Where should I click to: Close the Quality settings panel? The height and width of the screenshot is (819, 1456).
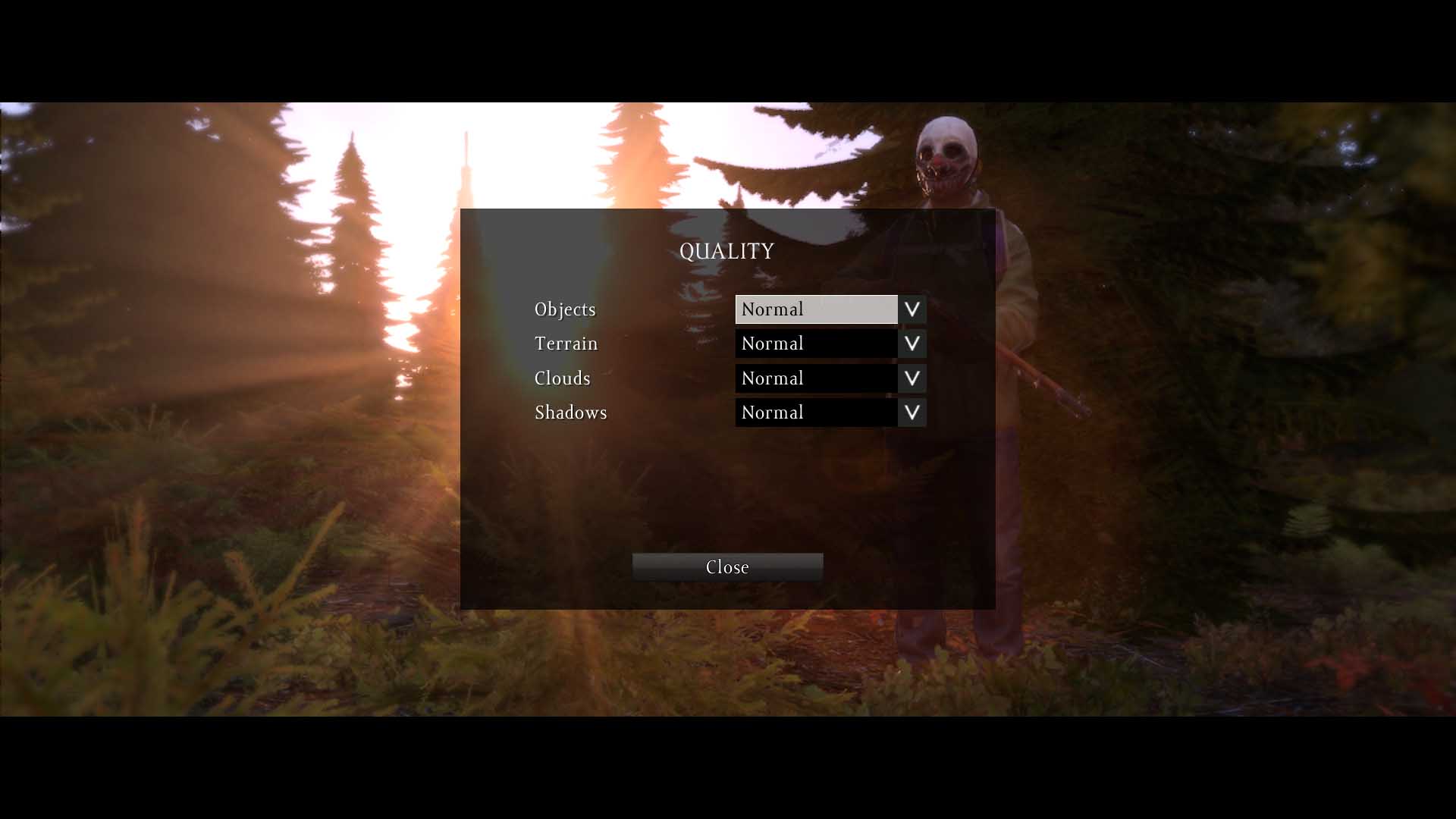(x=727, y=567)
